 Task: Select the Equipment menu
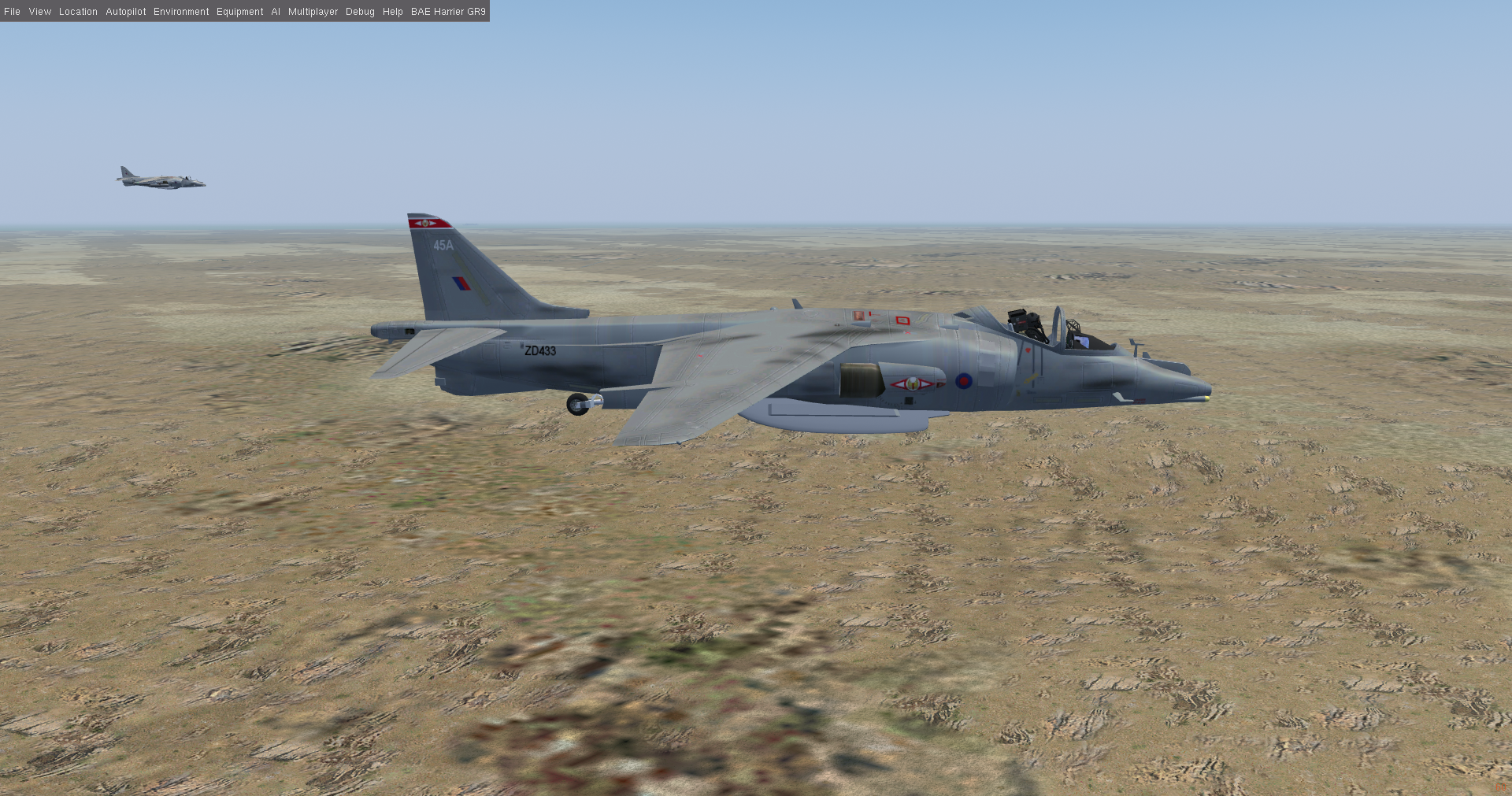pyautogui.click(x=240, y=12)
